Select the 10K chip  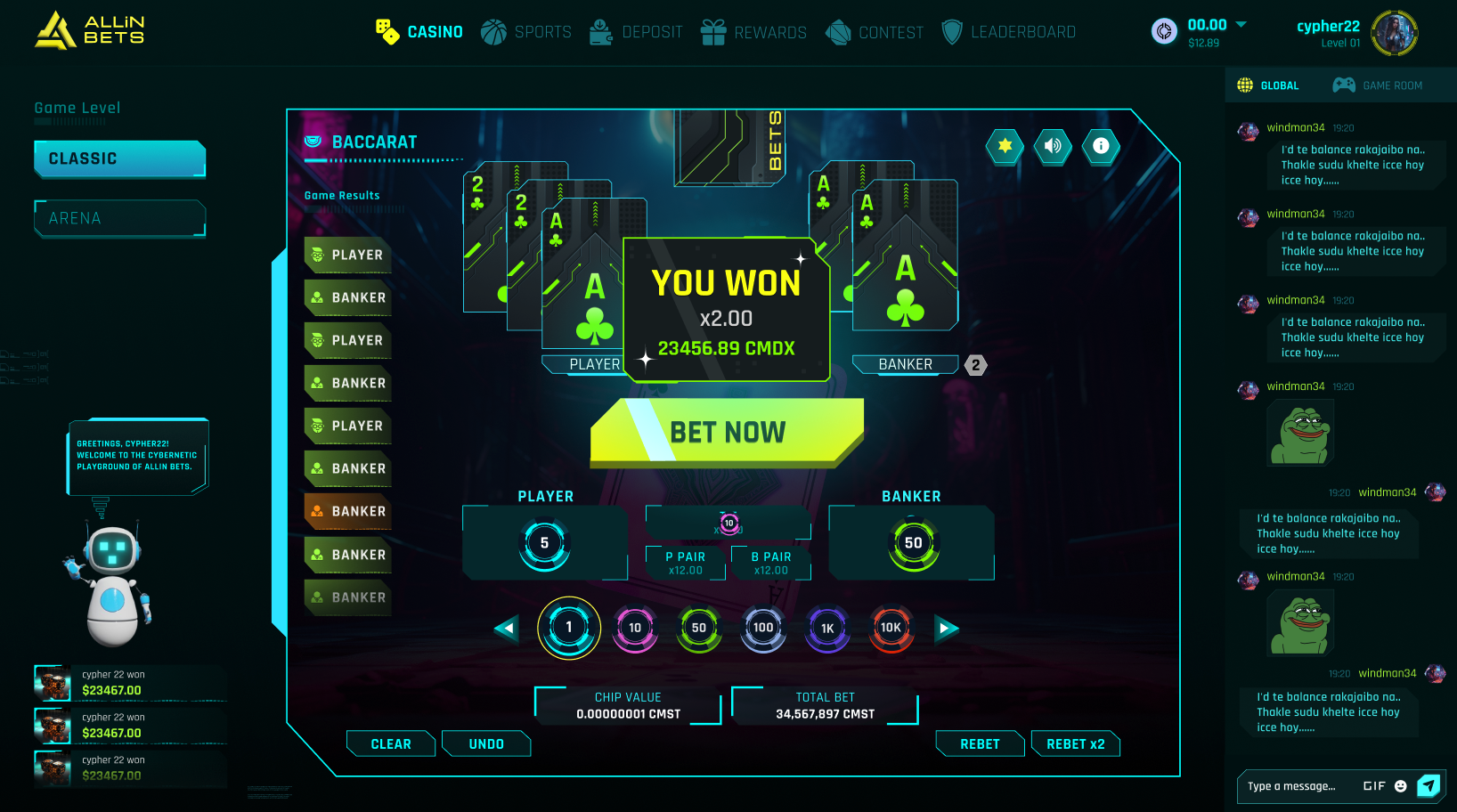click(x=891, y=628)
